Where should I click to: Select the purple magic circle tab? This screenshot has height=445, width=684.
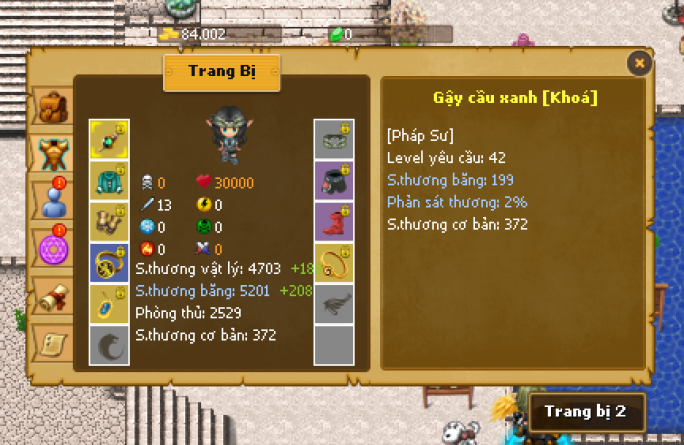[50, 246]
